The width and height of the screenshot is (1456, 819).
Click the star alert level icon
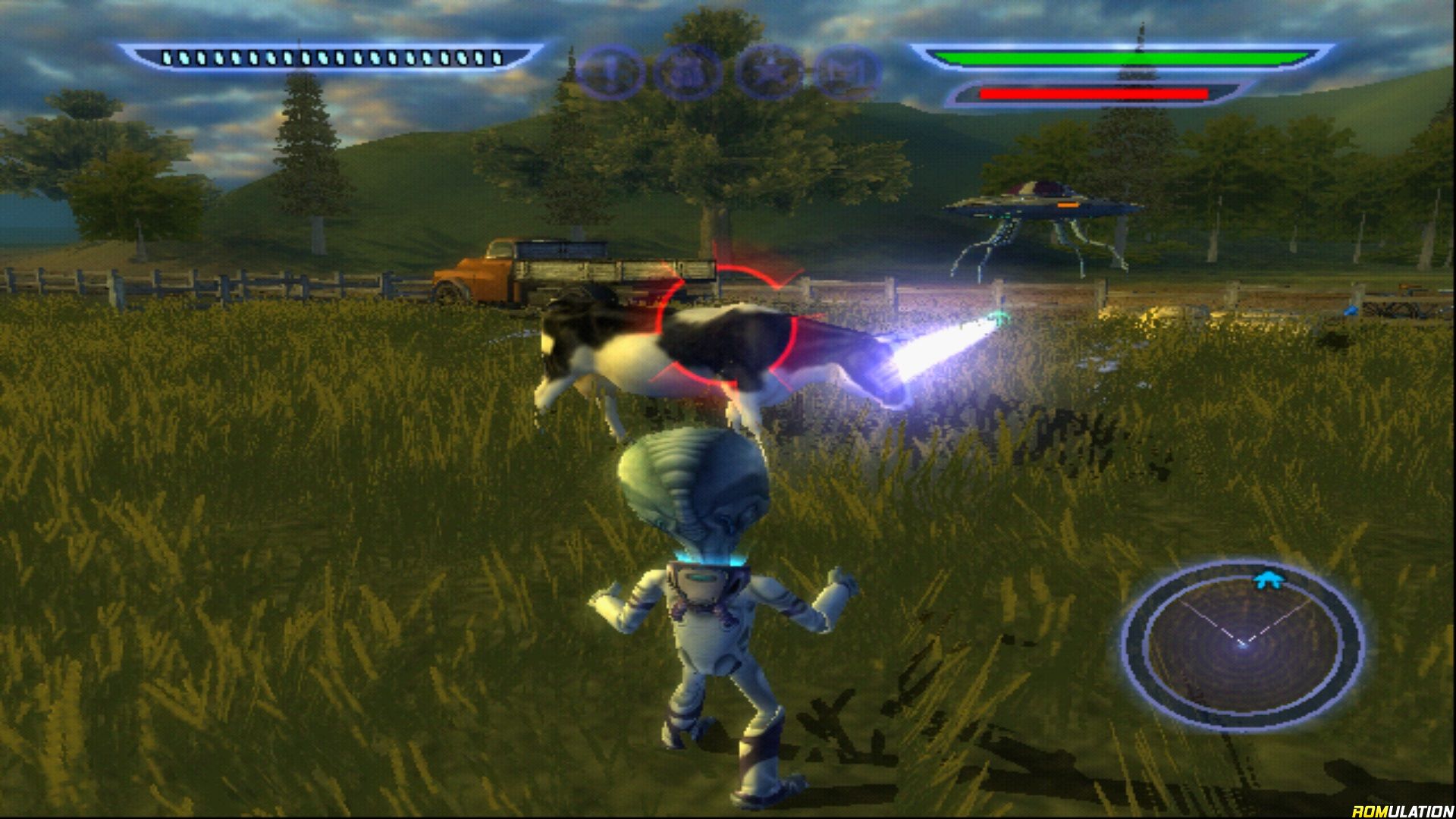(769, 72)
